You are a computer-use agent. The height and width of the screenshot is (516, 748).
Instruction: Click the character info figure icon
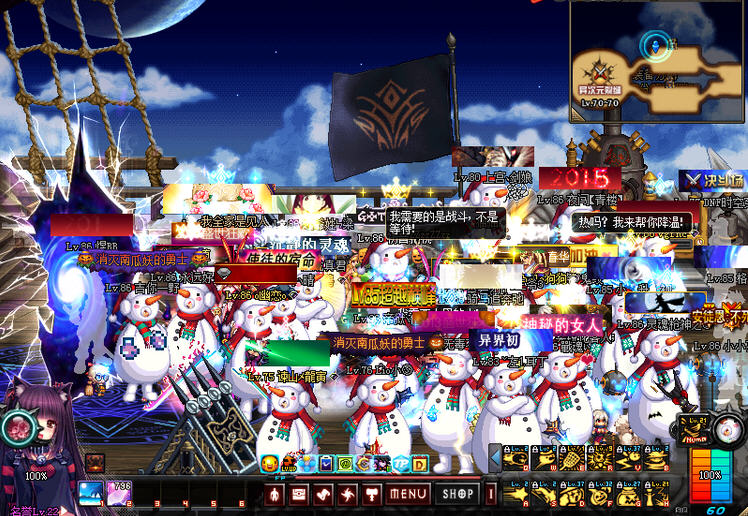pos(274,494)
